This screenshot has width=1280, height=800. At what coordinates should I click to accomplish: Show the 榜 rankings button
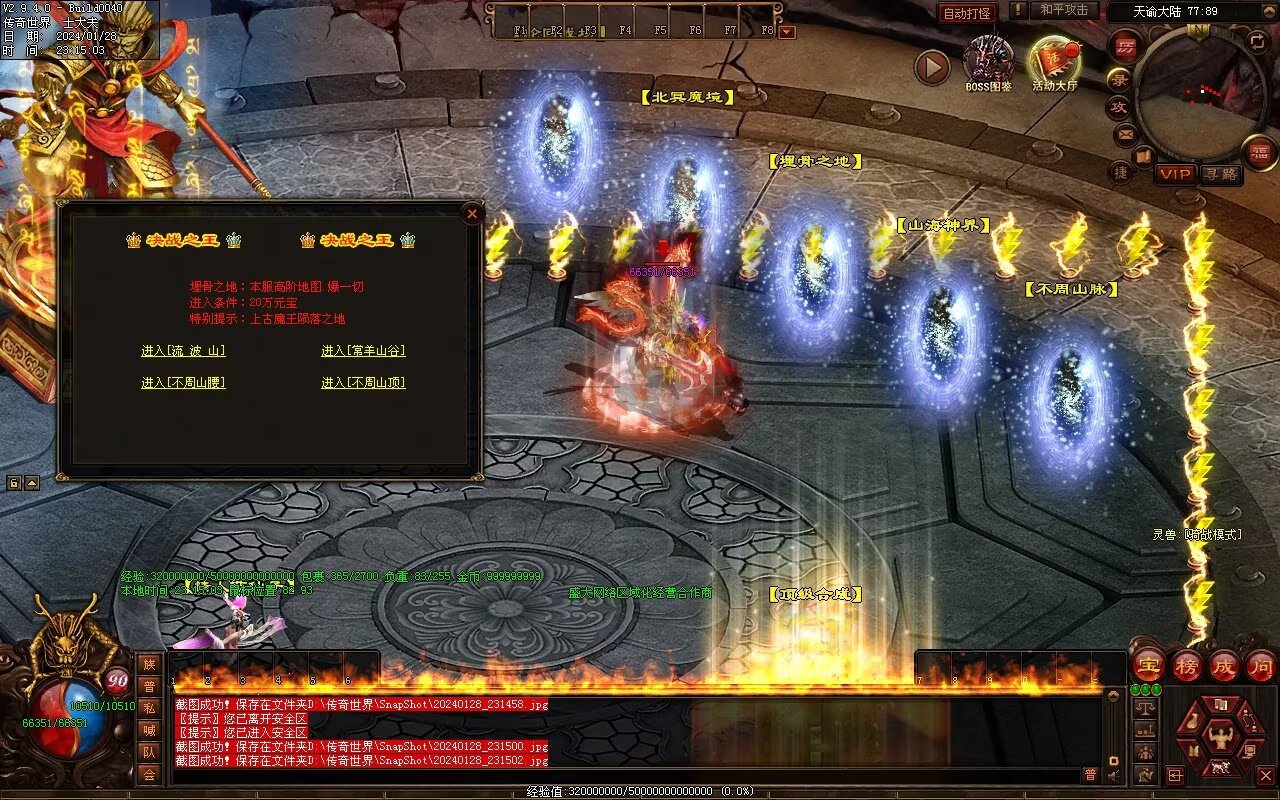coord(1187,665)
